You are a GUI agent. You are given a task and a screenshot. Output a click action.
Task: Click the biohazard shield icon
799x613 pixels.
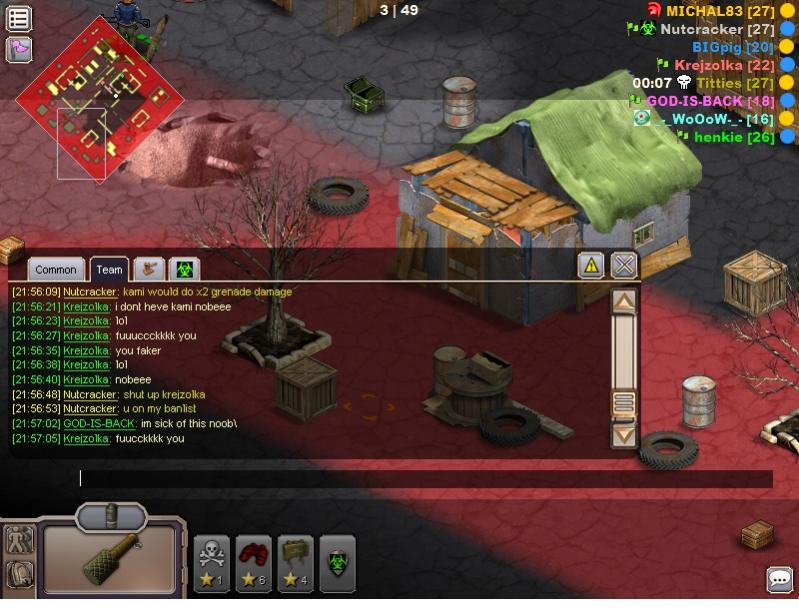(338, 558)
